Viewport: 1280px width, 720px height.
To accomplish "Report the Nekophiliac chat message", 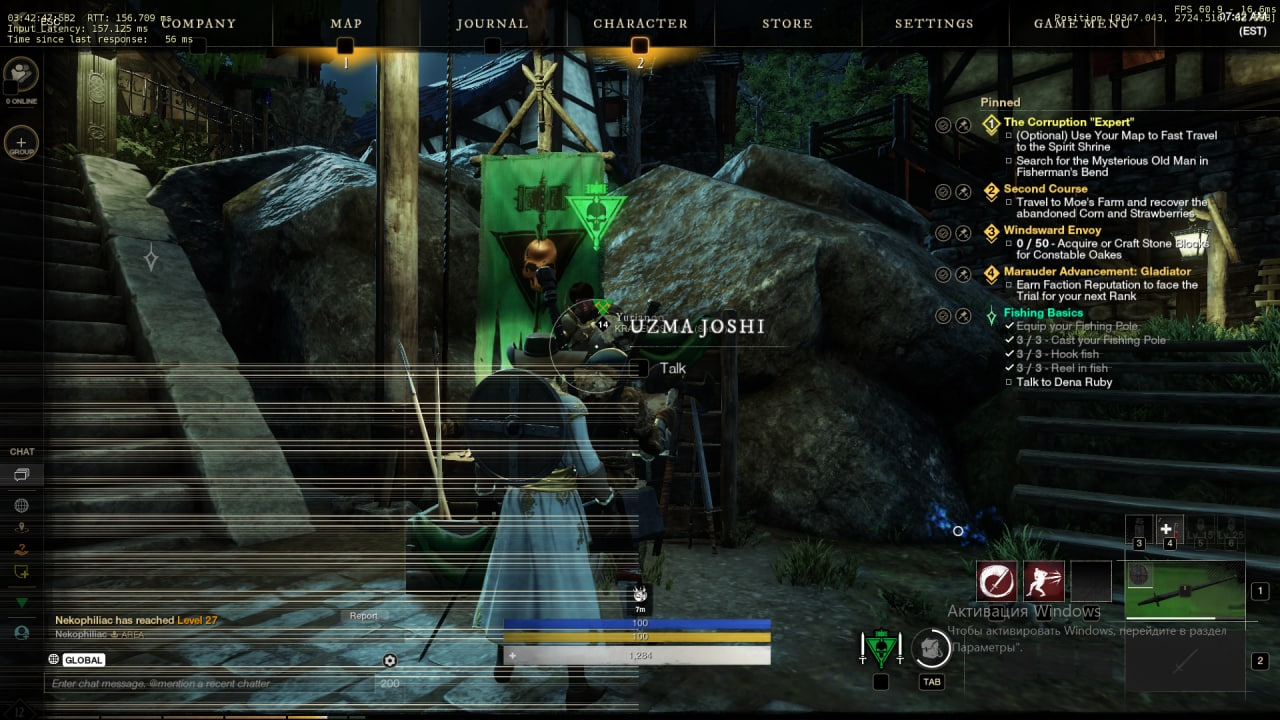I will pos(363,616).
